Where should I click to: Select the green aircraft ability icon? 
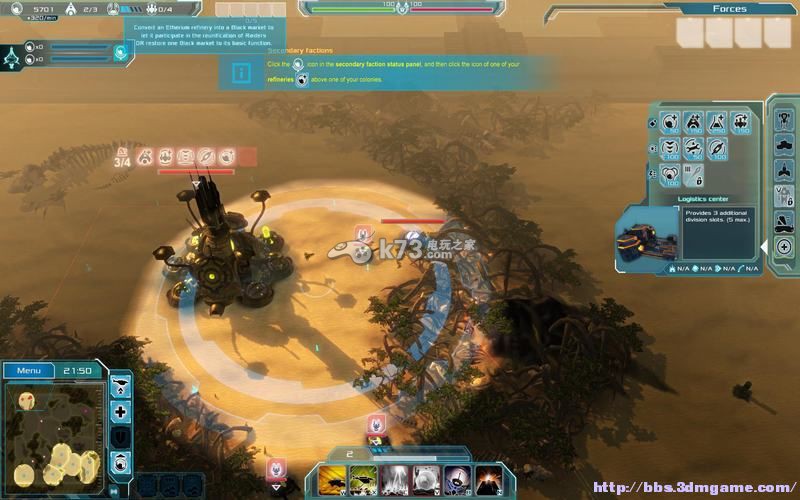[362, 479]
